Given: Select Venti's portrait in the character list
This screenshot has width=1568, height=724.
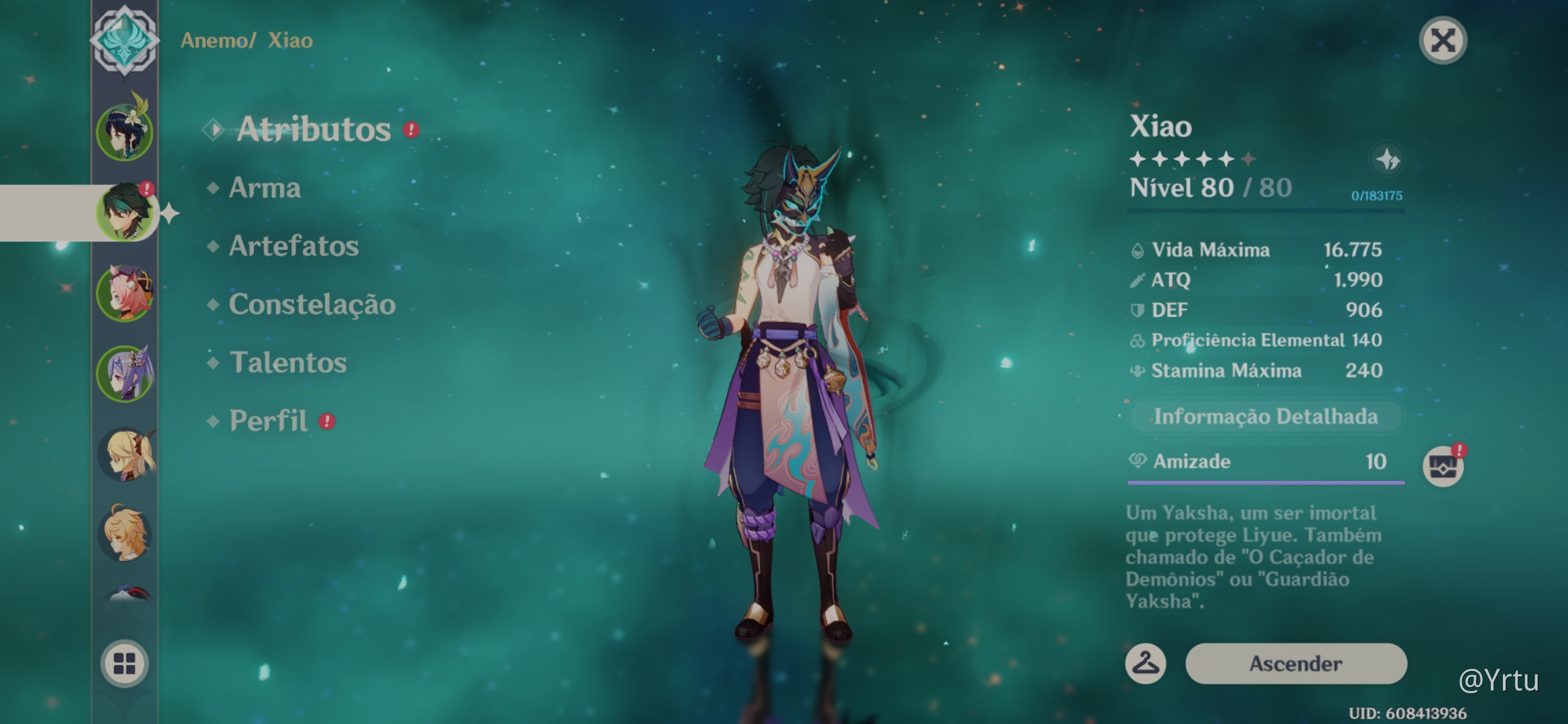Looking at the screenshot, I should [125, 132].
